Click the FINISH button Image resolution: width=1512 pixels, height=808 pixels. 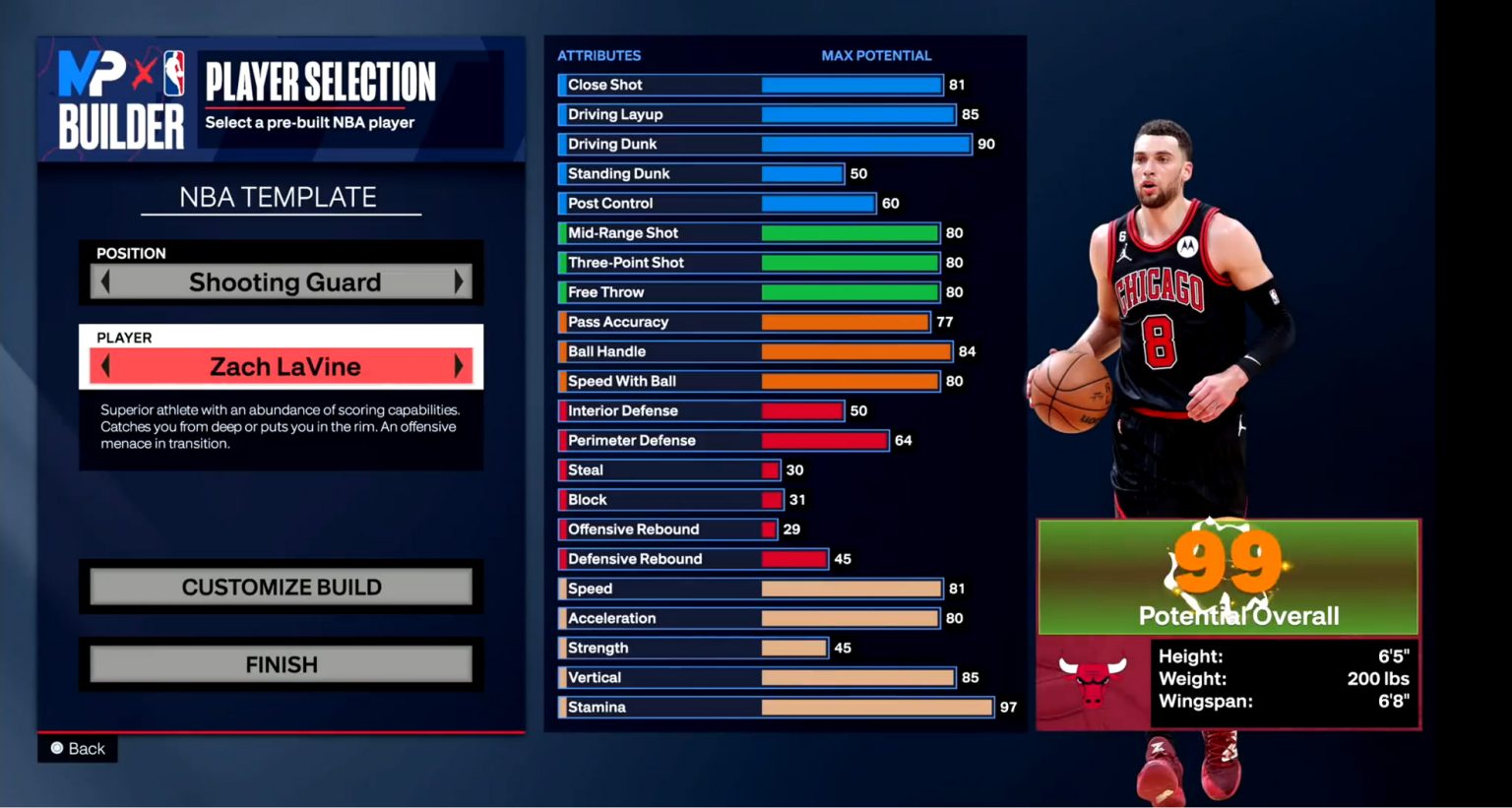282,663
